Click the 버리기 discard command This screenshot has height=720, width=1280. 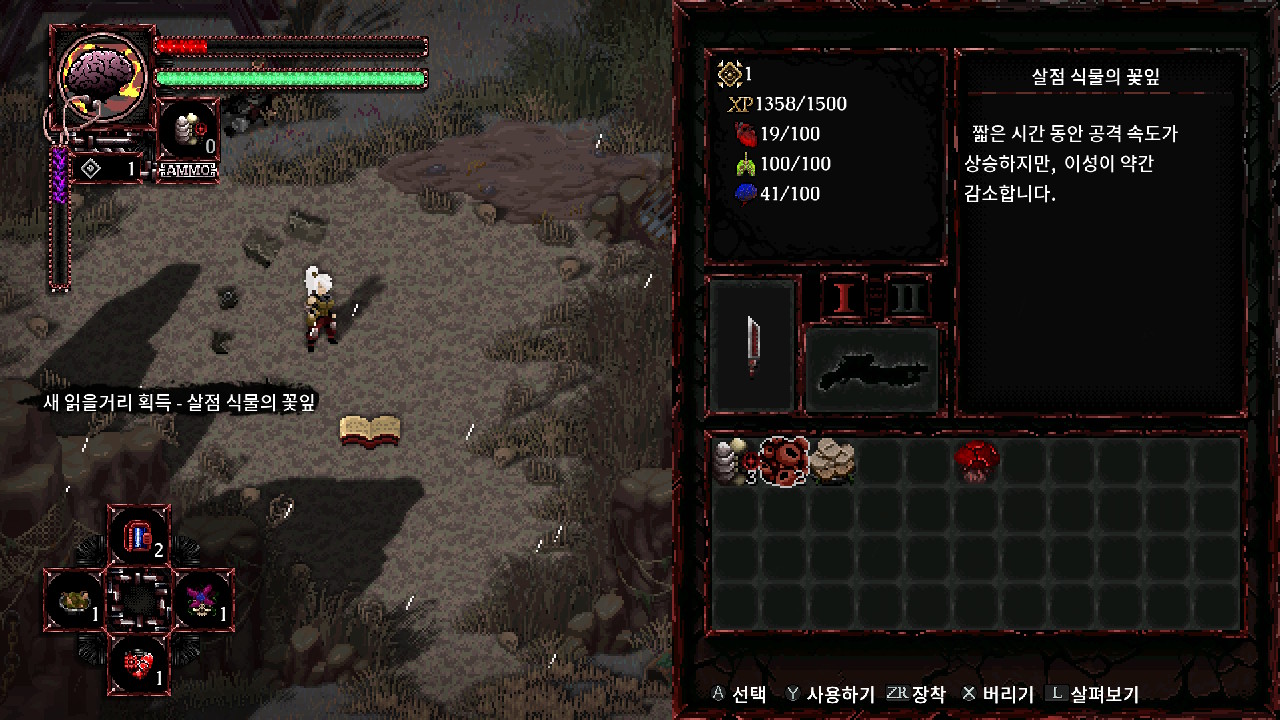coord(1009,692)
